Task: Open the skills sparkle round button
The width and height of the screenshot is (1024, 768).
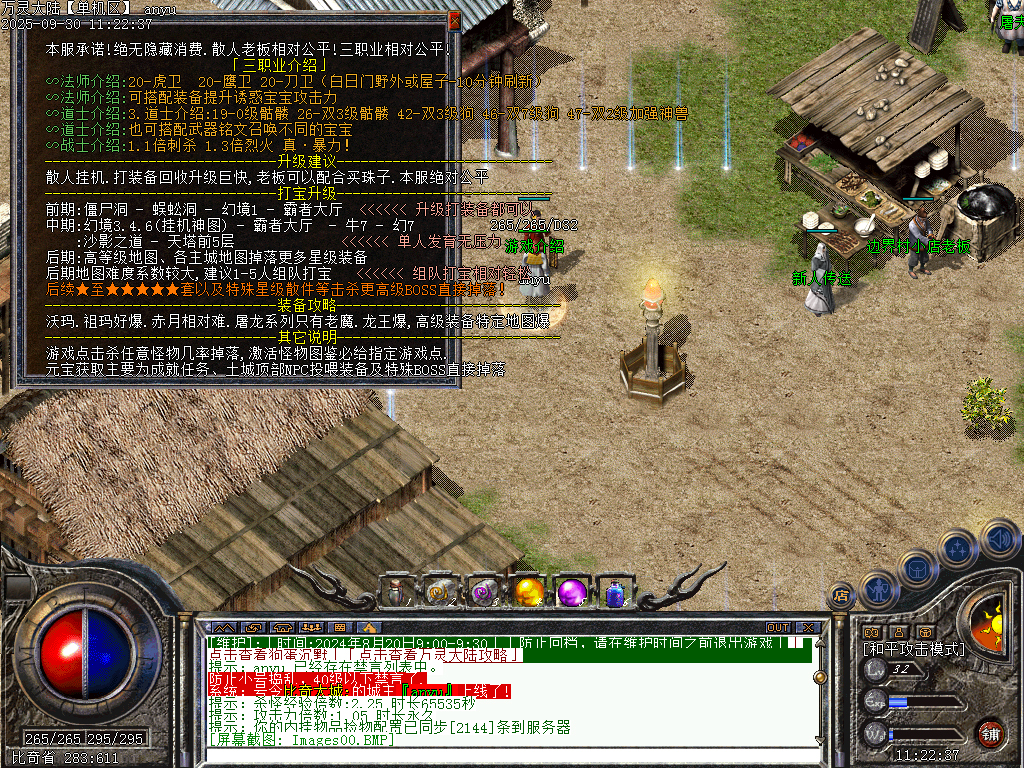Action: click(957, 548)
